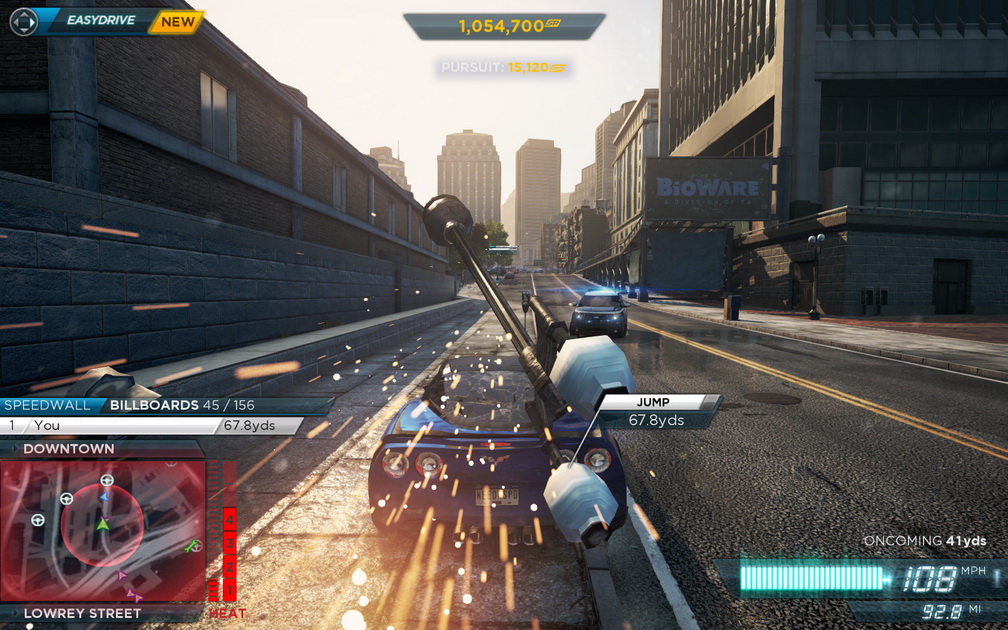Viewport: 1008px width, 630px height.
Task: Click the yellow NEW badge
Action: (x=178, y=21)
